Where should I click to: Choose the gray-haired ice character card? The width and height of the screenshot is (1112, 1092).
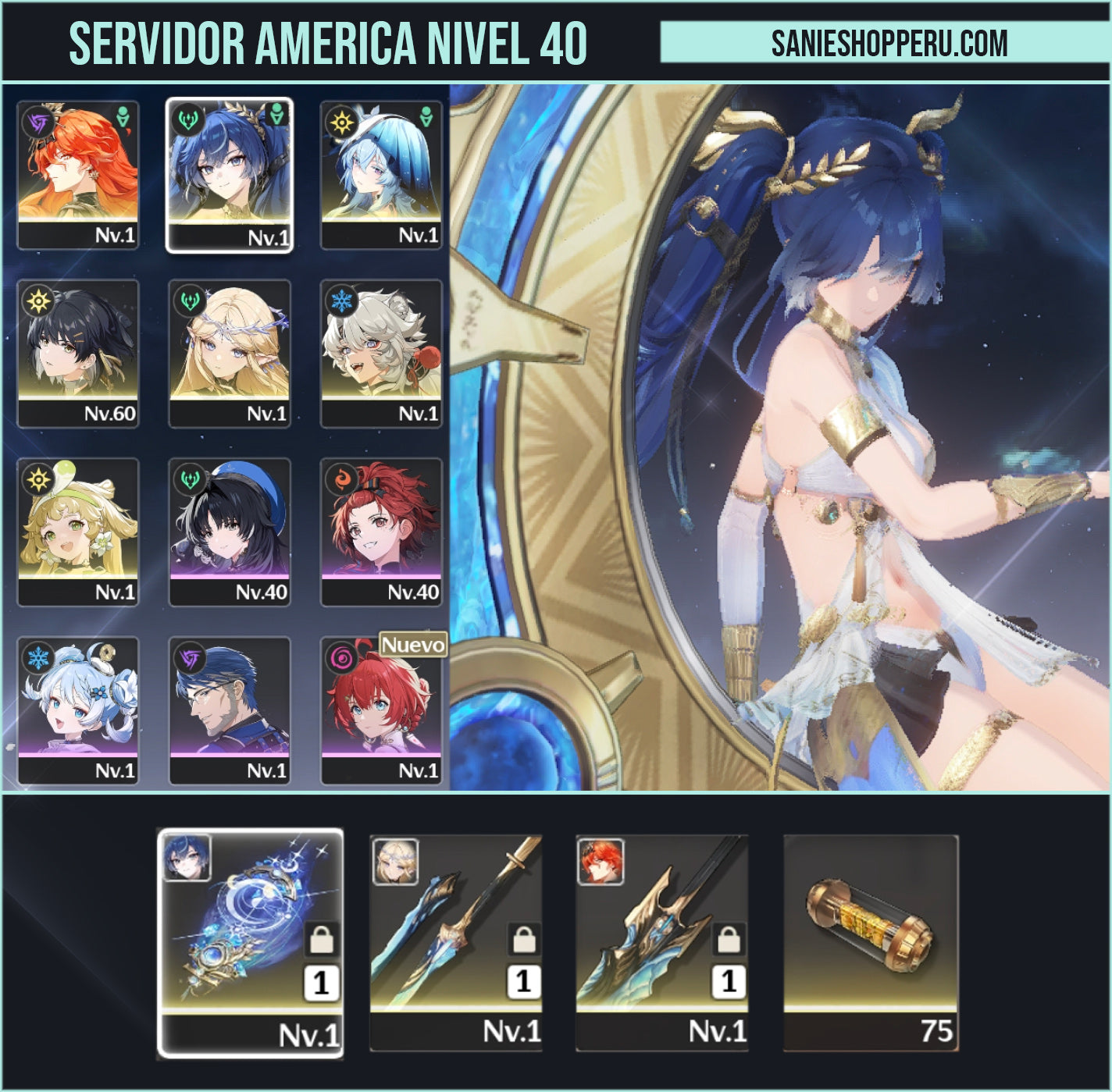click(x=381, y=354)
